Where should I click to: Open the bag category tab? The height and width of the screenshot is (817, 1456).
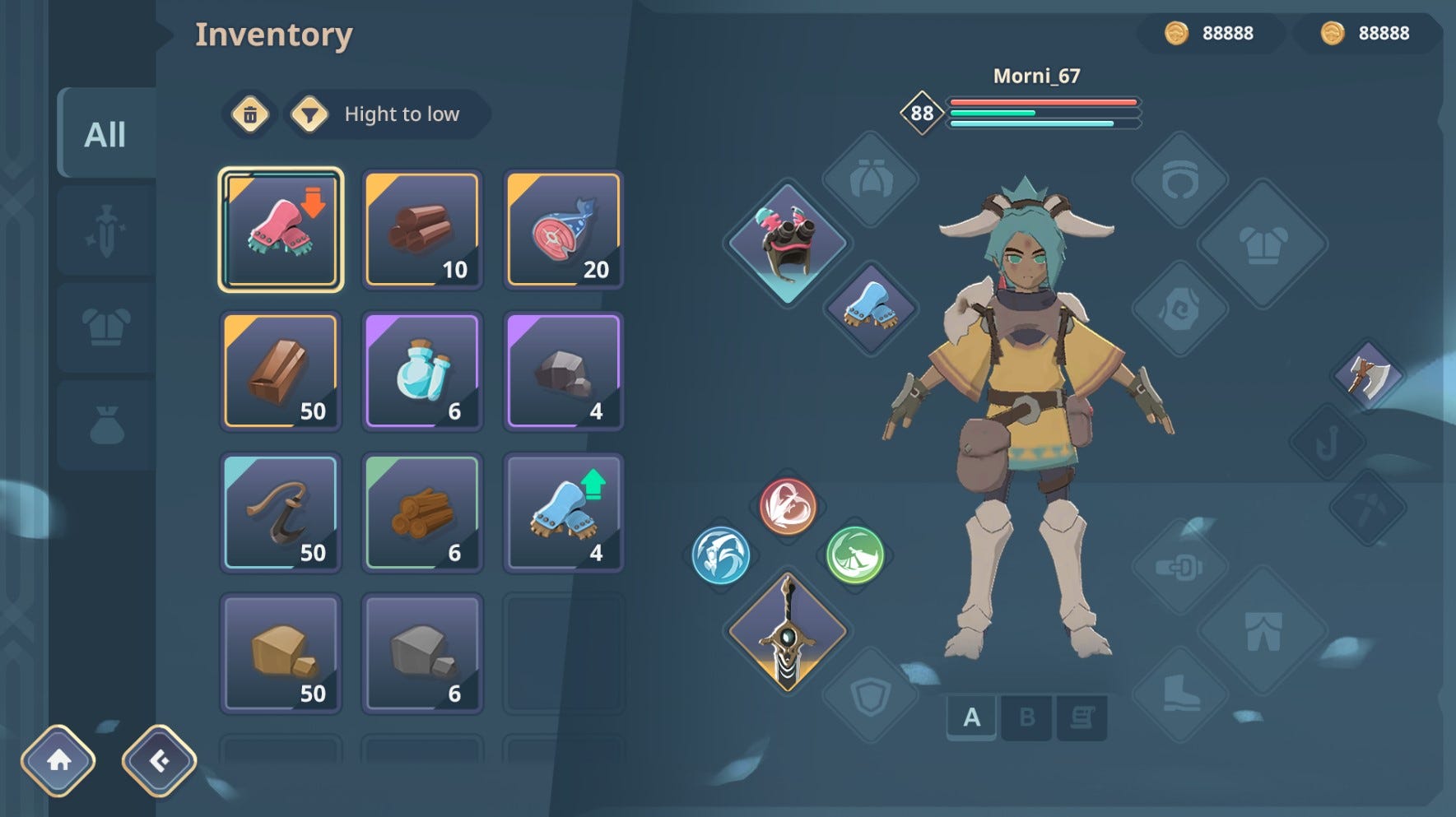click(x=105, y=425)
